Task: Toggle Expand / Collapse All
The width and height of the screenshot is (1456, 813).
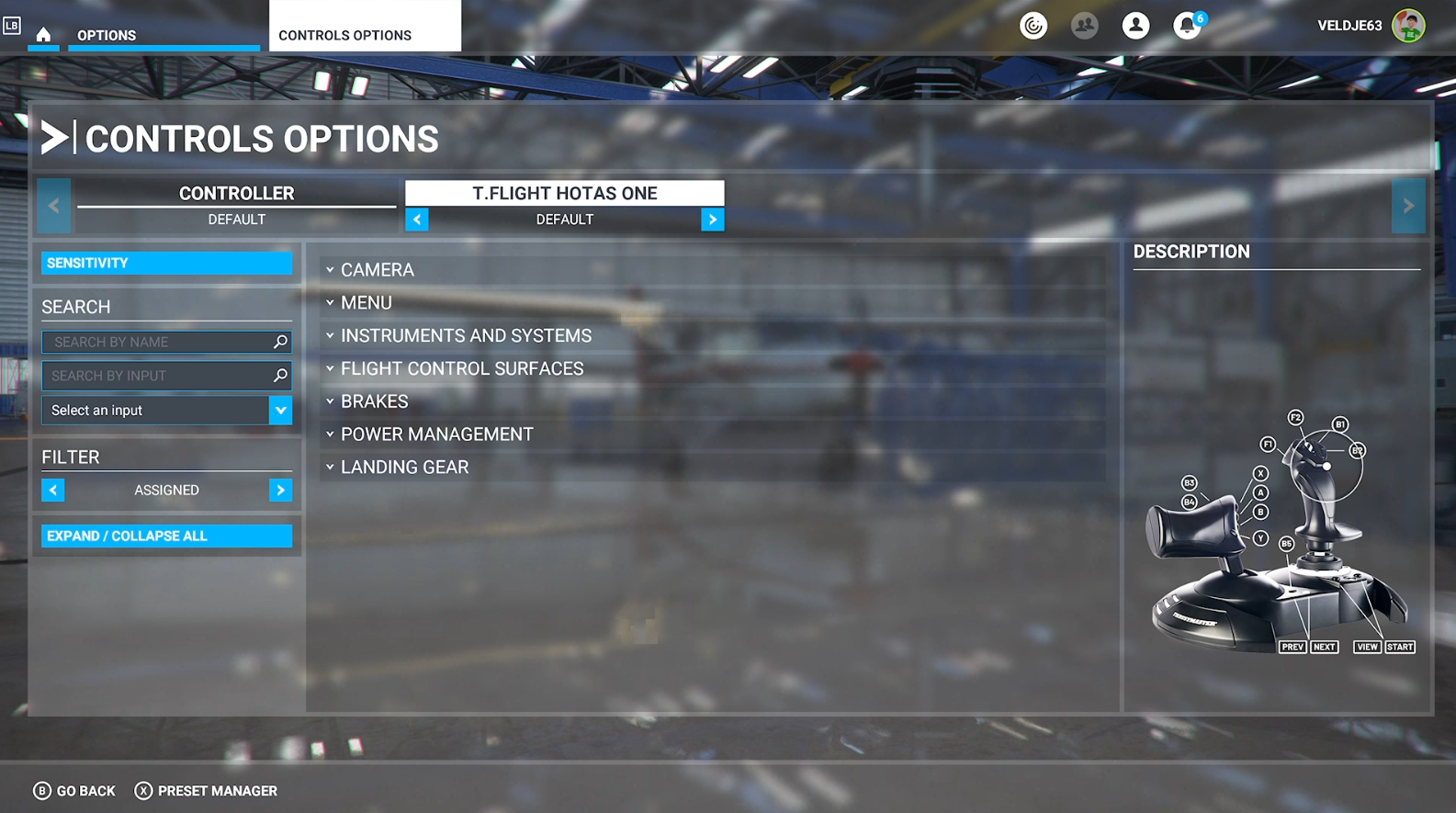Action: [166, 536]
